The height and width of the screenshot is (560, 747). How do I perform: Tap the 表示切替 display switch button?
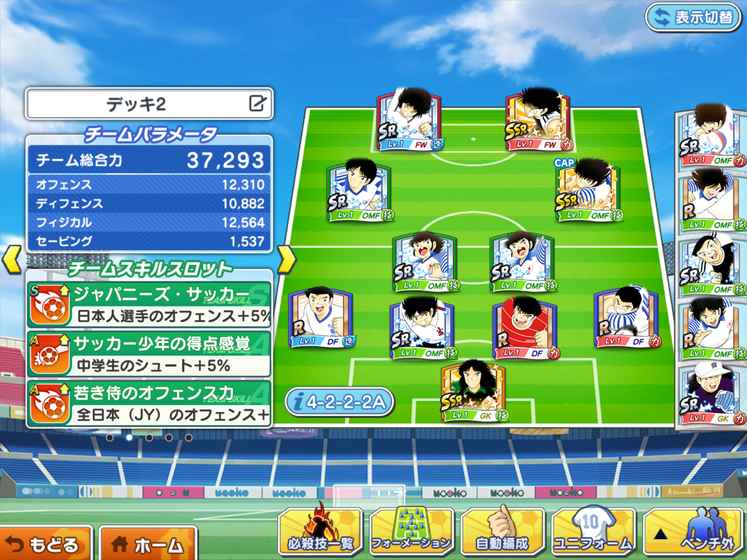point(693,17)
